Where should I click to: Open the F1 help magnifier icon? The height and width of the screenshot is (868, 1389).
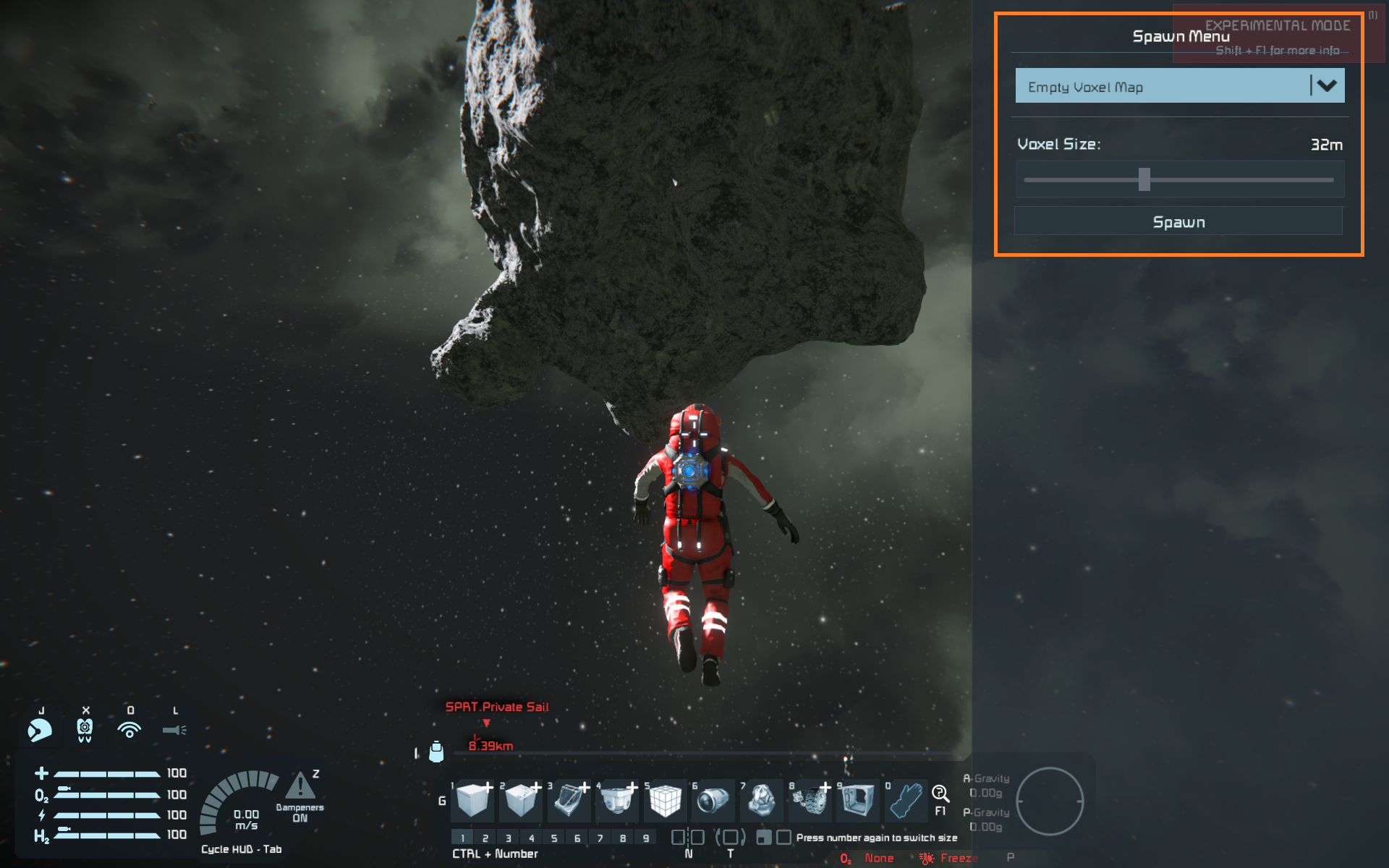click(940, 793)
